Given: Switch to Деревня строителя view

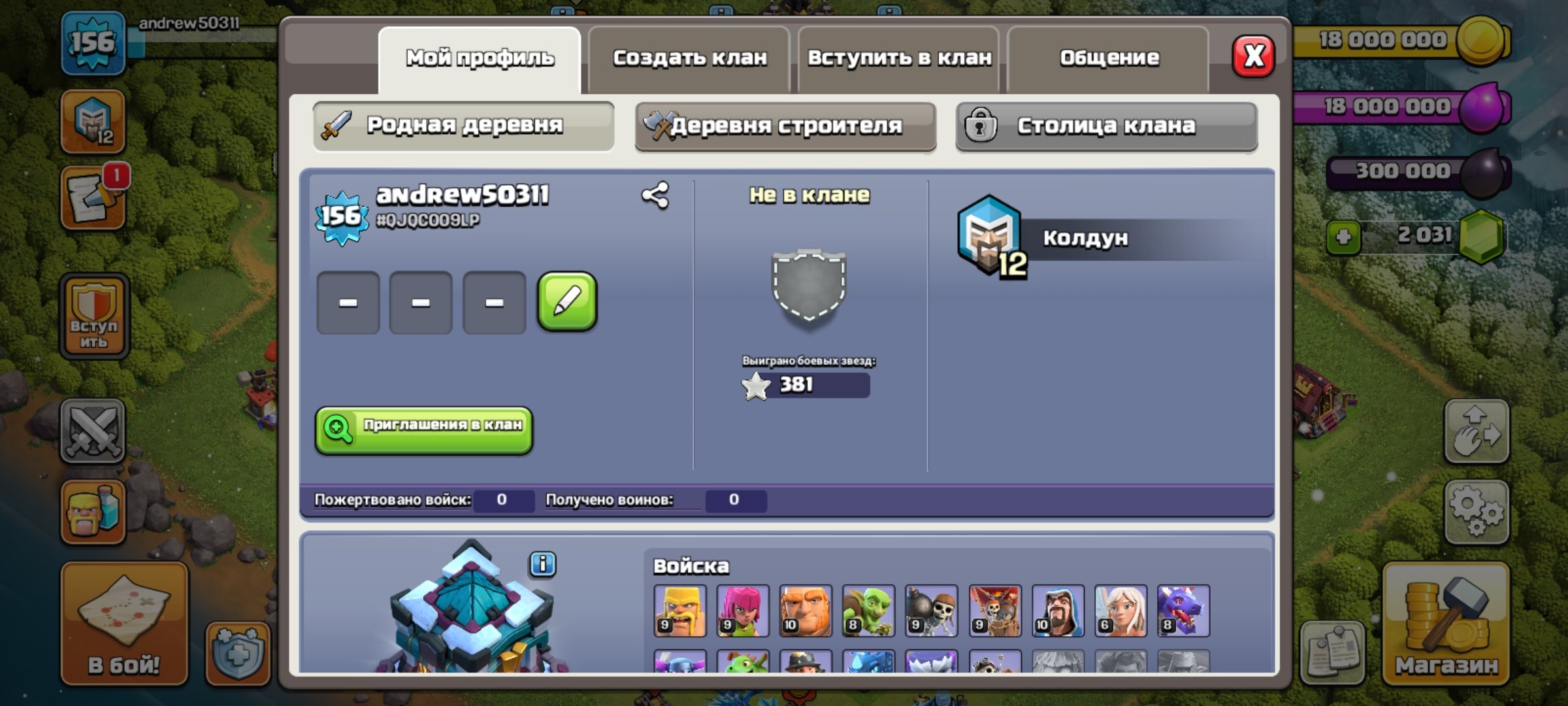Looking at the screenshot, I should [786, 127].
